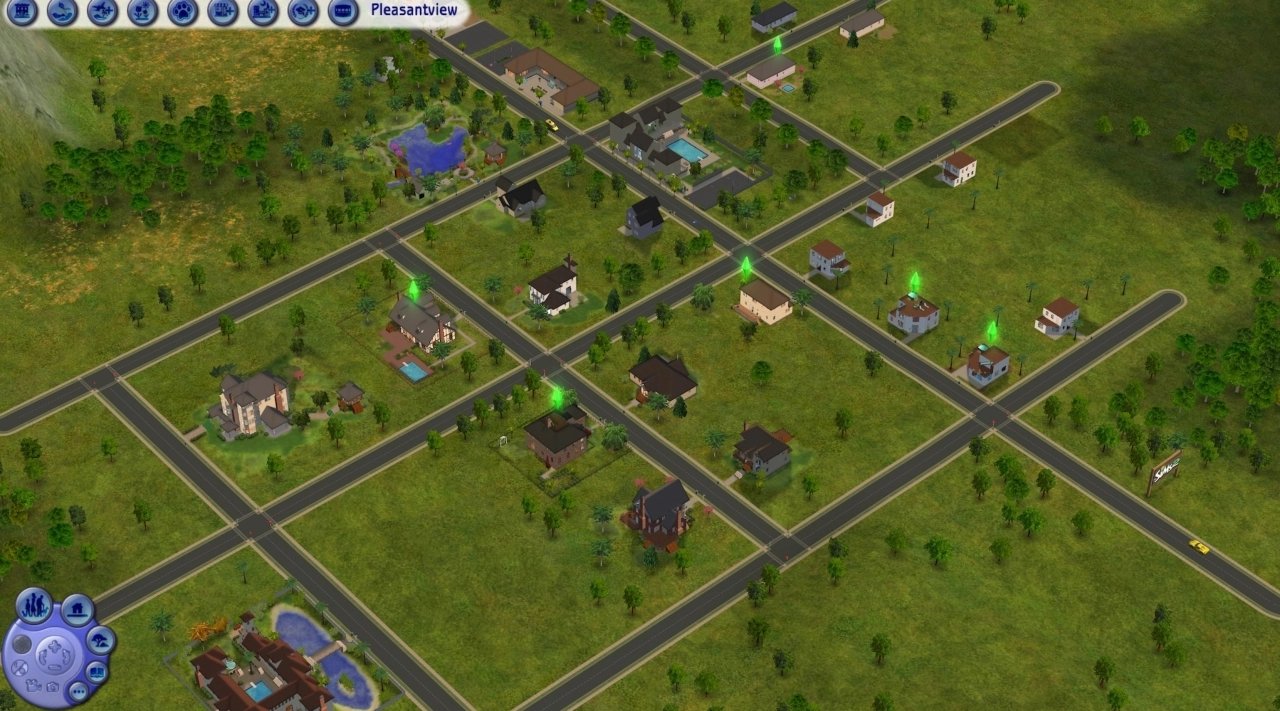Screen dimensions: 1280x711
Task: Click the downtown paw-print toolbar icon
Action: coord(182,12)
